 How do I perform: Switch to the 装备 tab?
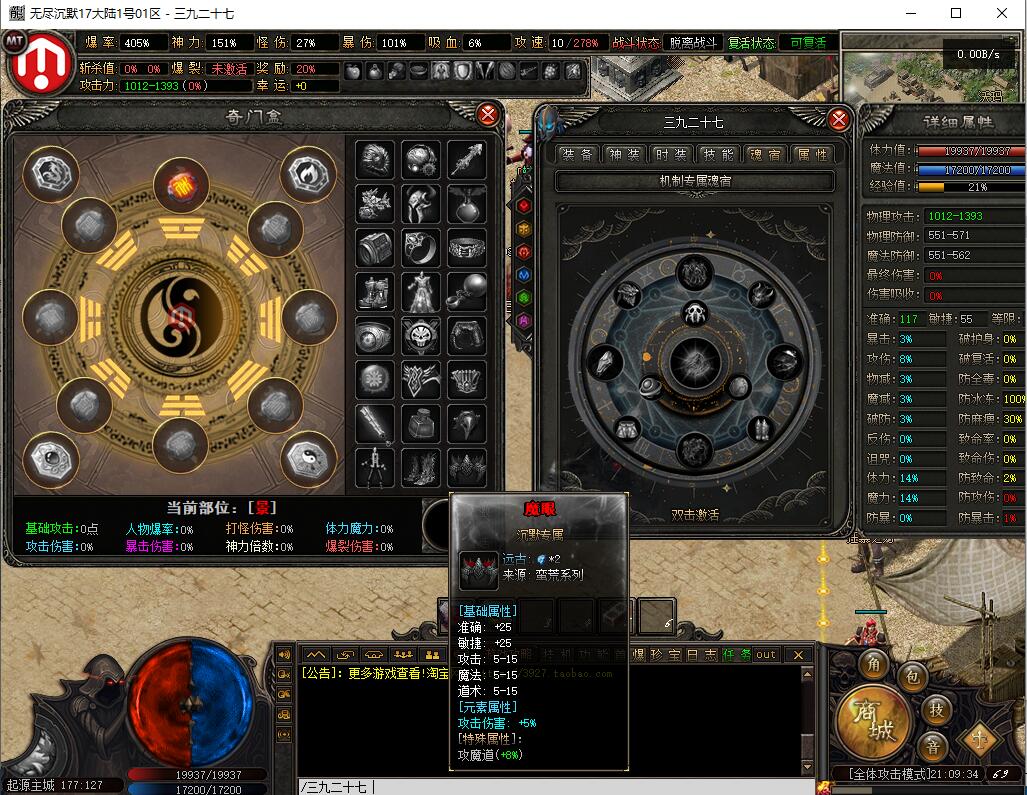click(577, 154)
